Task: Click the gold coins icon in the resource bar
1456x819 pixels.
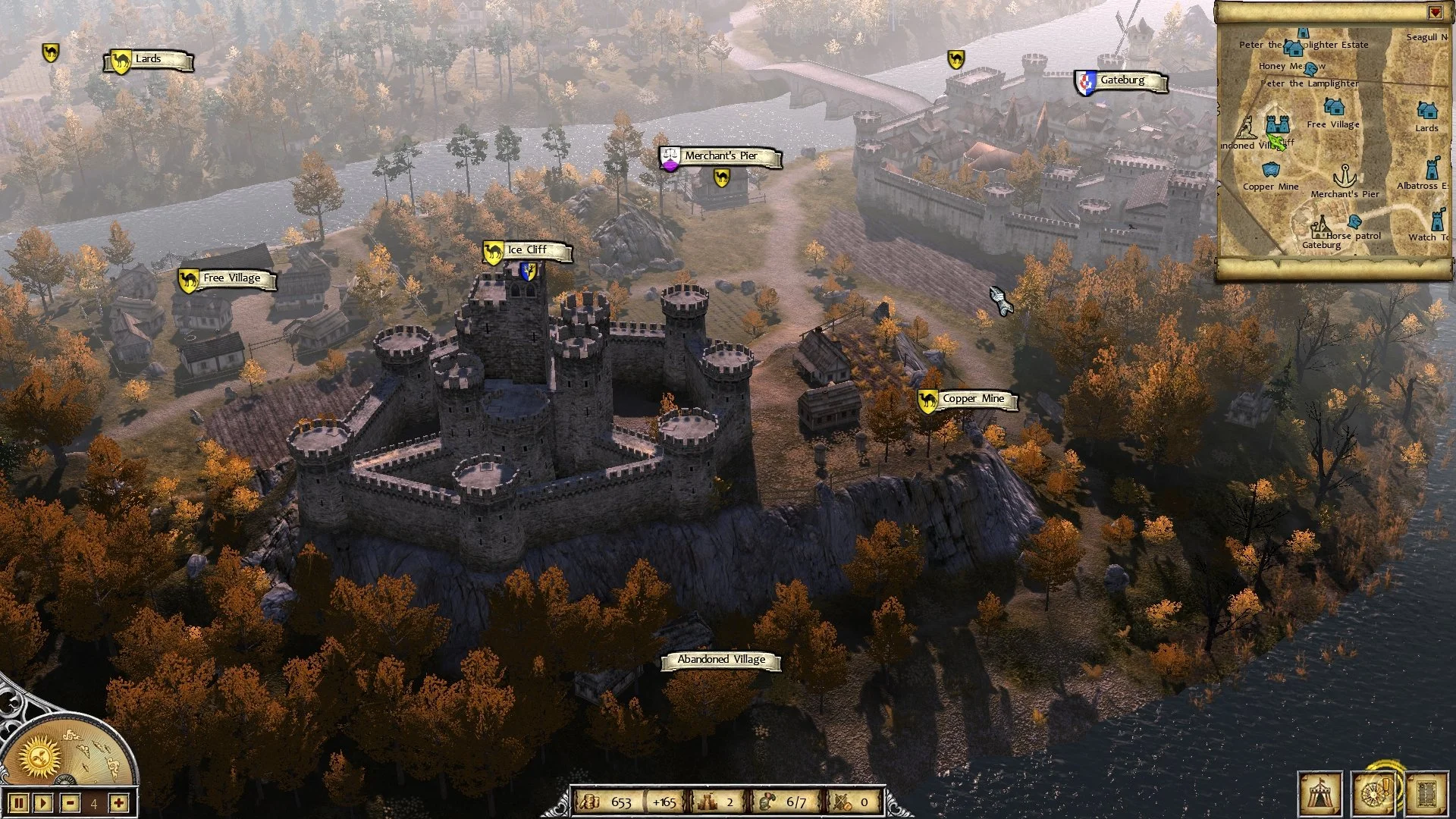Action: point(592,800)
